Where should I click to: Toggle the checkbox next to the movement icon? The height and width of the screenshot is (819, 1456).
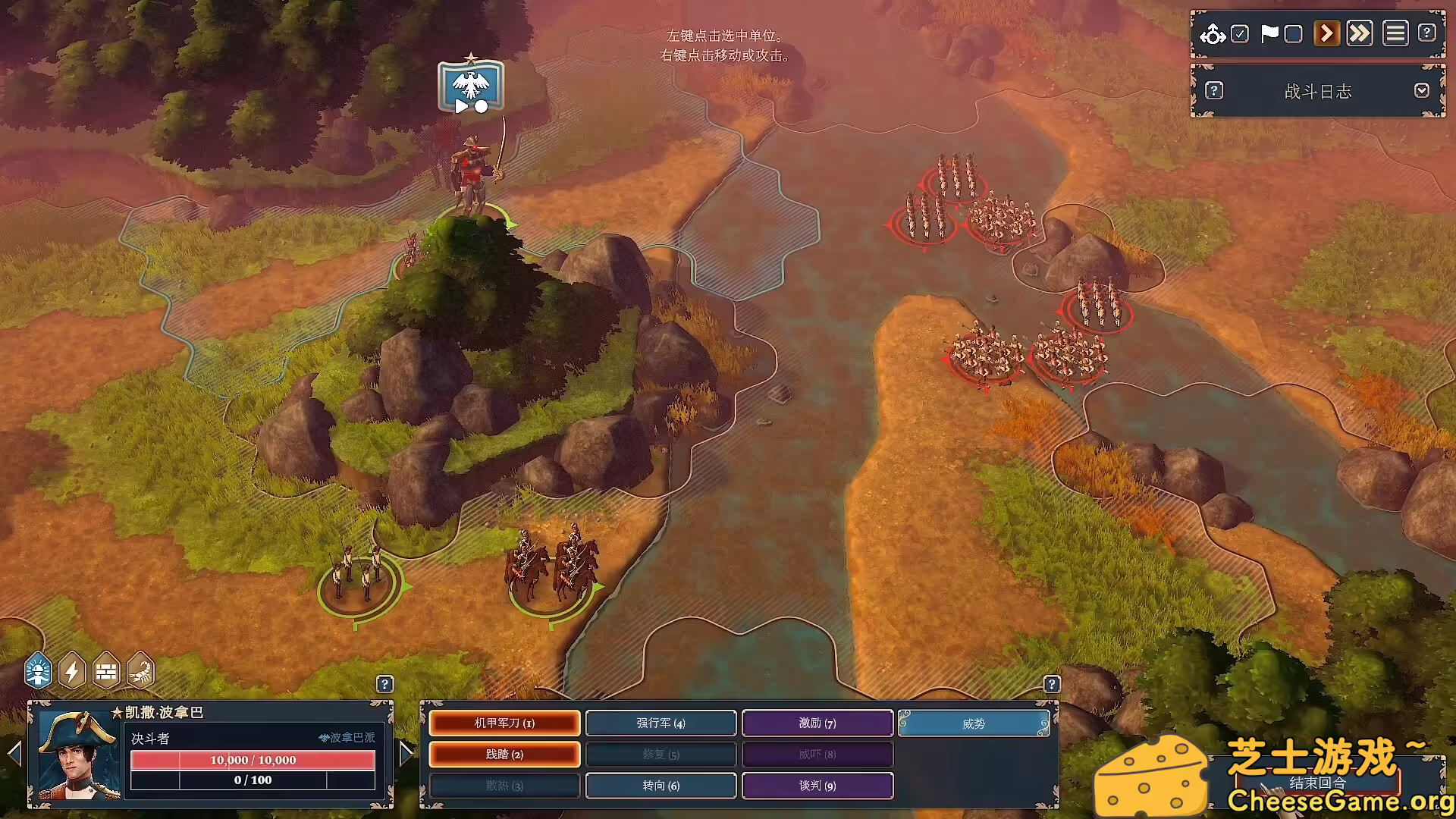coord(1241,33)
